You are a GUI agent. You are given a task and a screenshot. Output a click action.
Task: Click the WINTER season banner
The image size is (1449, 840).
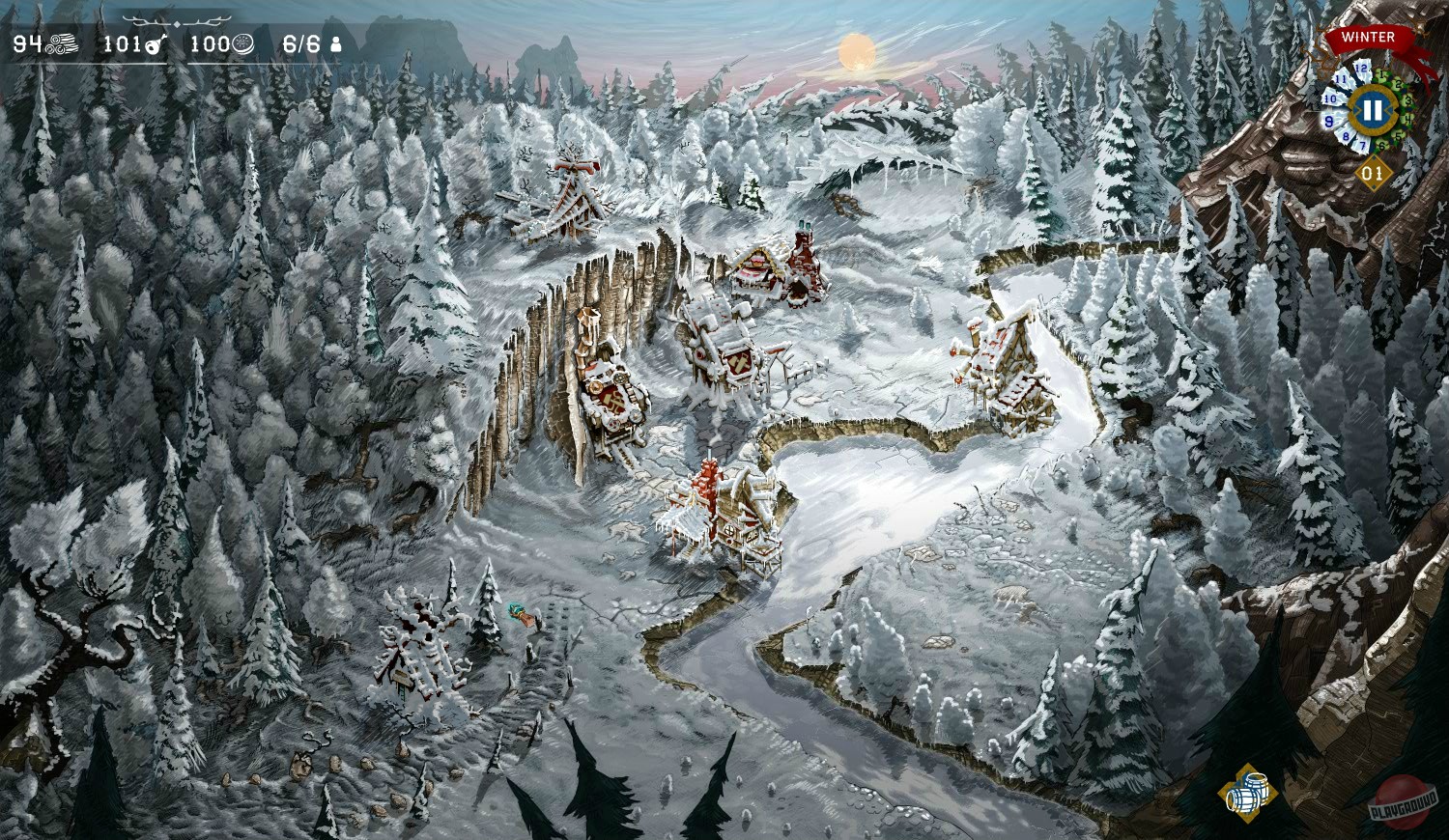tap(1367, 38)
